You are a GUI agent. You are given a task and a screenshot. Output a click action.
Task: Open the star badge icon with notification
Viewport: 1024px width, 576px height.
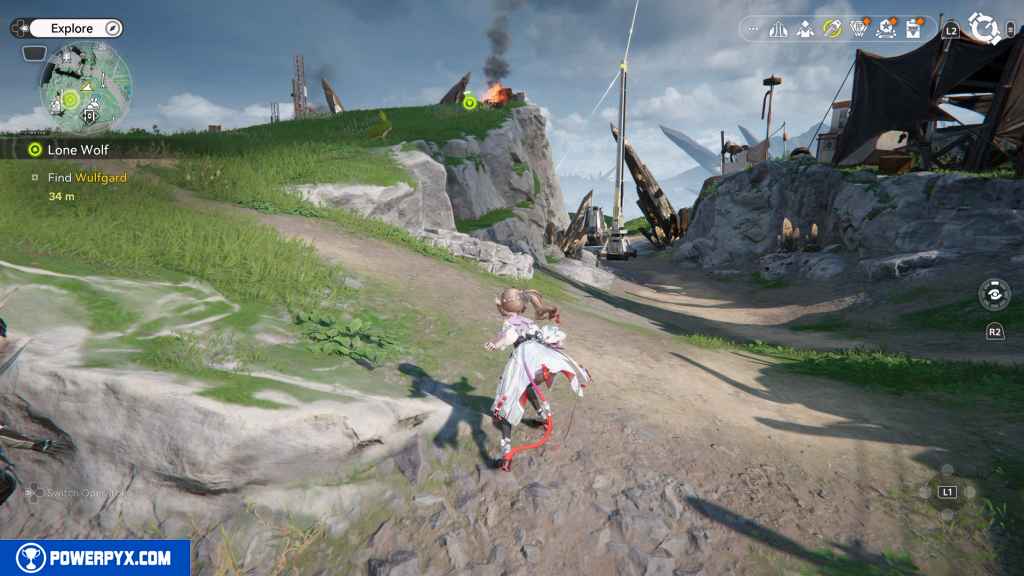click(885, 29)
